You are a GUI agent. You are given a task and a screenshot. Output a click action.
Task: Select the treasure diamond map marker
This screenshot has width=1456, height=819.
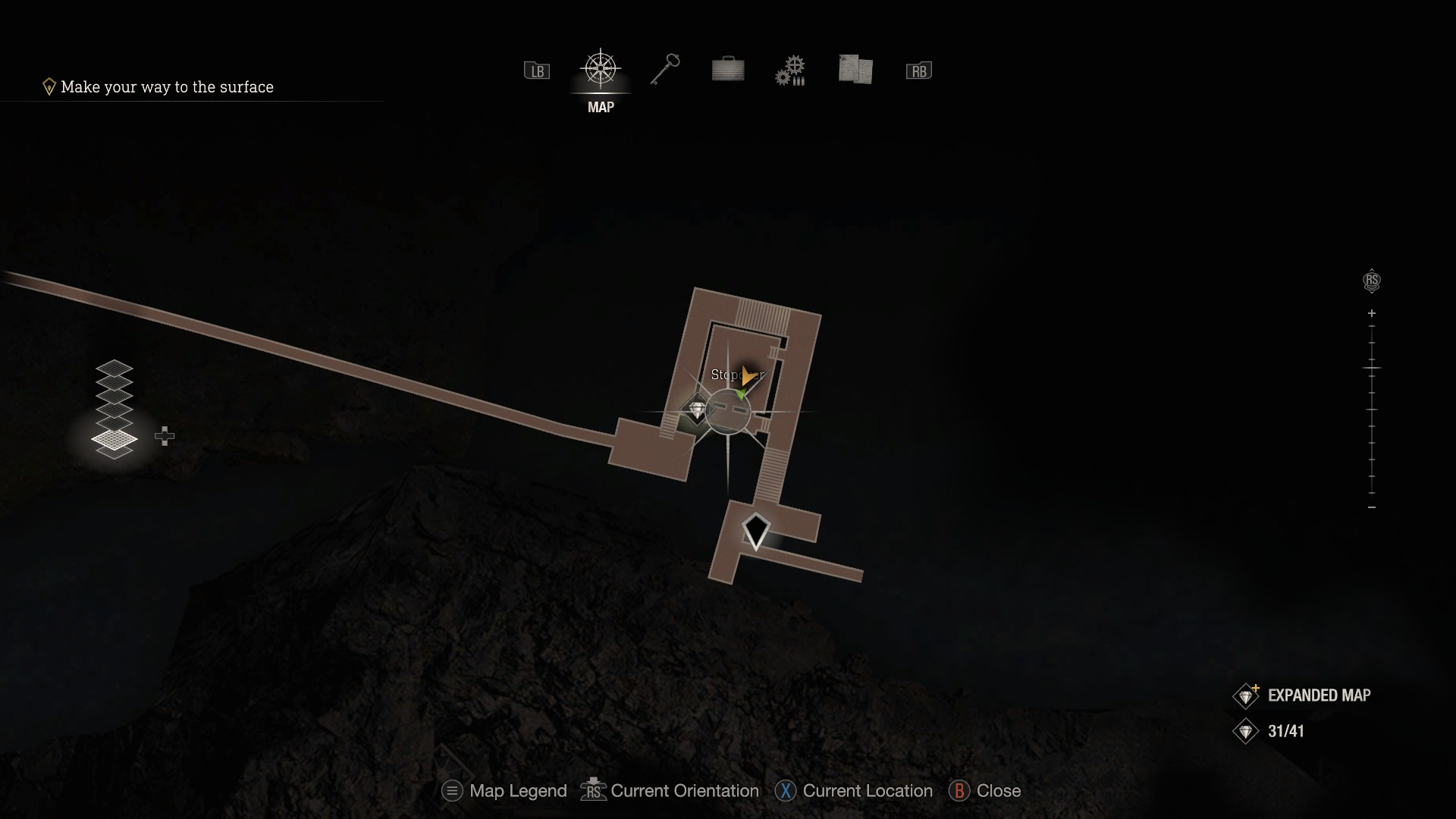696,409
